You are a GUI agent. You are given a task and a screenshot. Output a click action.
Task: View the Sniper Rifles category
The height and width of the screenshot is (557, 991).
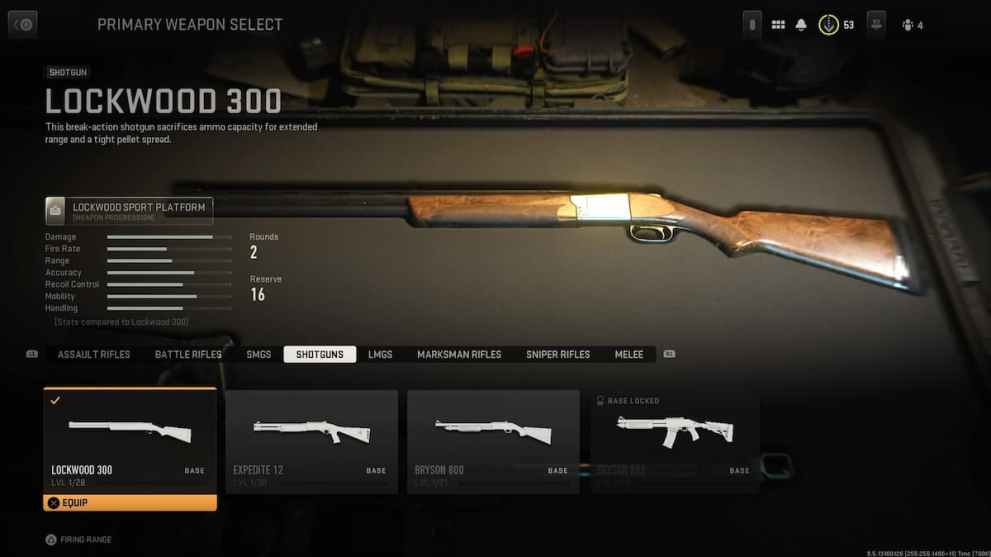tap(558, 355)
